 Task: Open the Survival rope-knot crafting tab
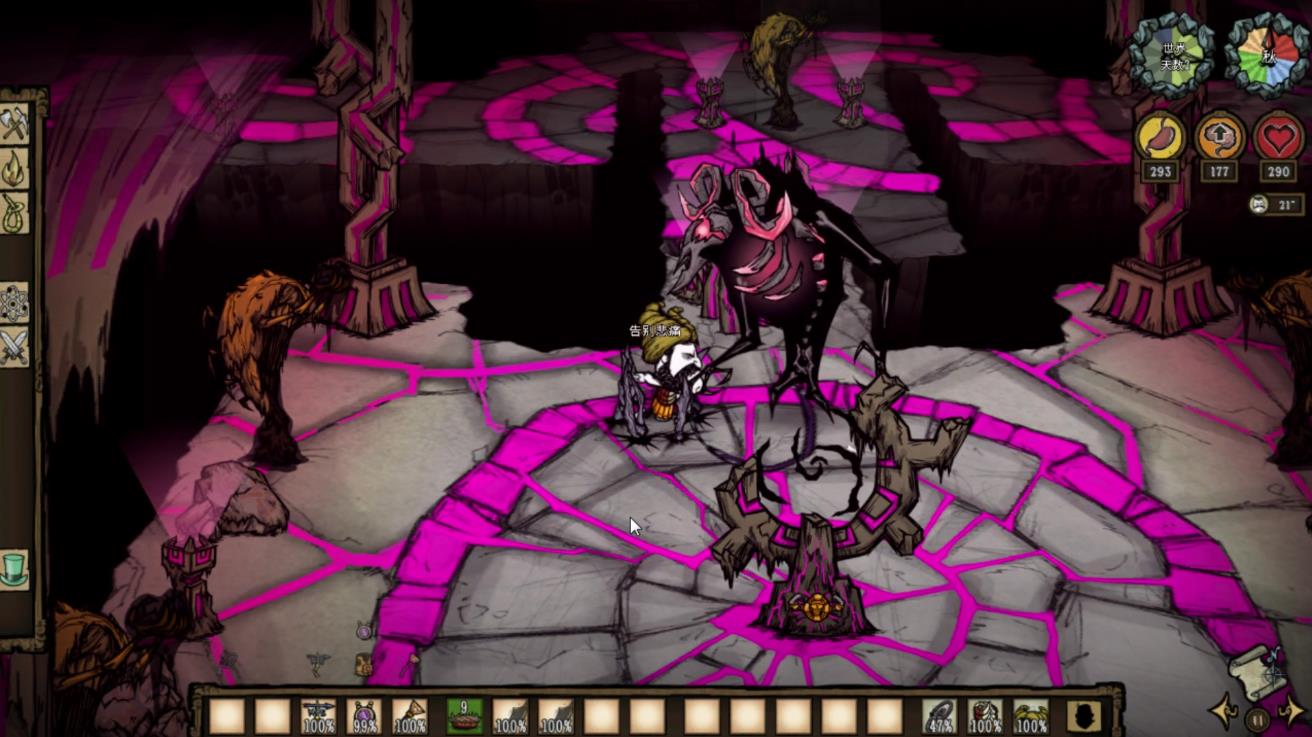pyautogui.click(x=15, y=213)
